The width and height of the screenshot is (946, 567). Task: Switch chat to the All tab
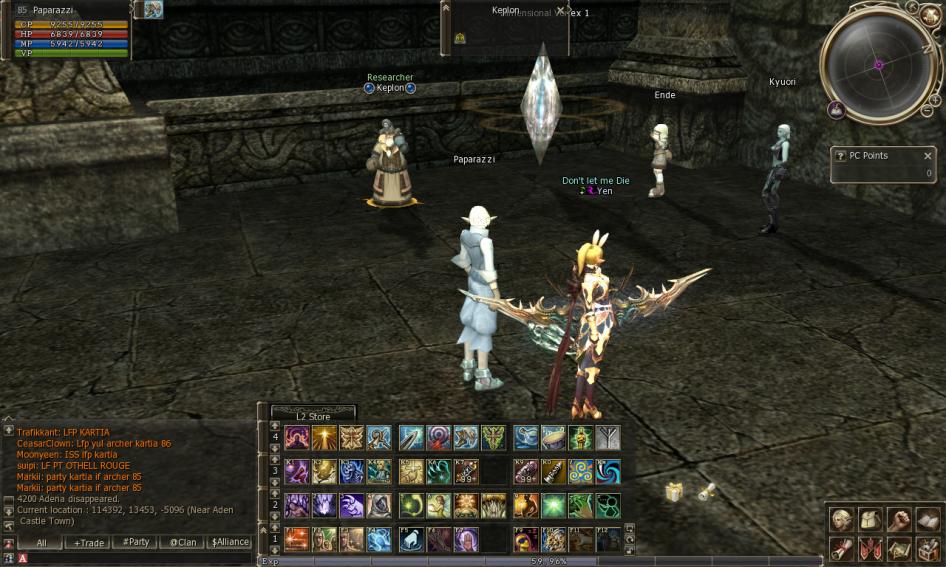tap(41, 542)
